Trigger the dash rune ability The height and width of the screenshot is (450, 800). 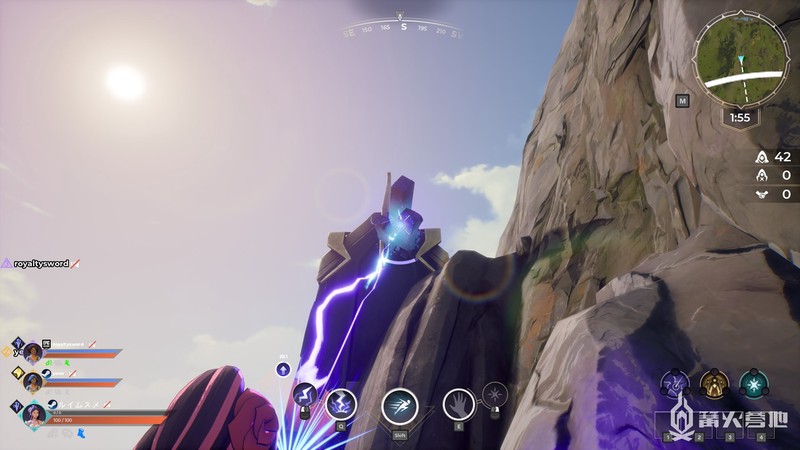400,405
